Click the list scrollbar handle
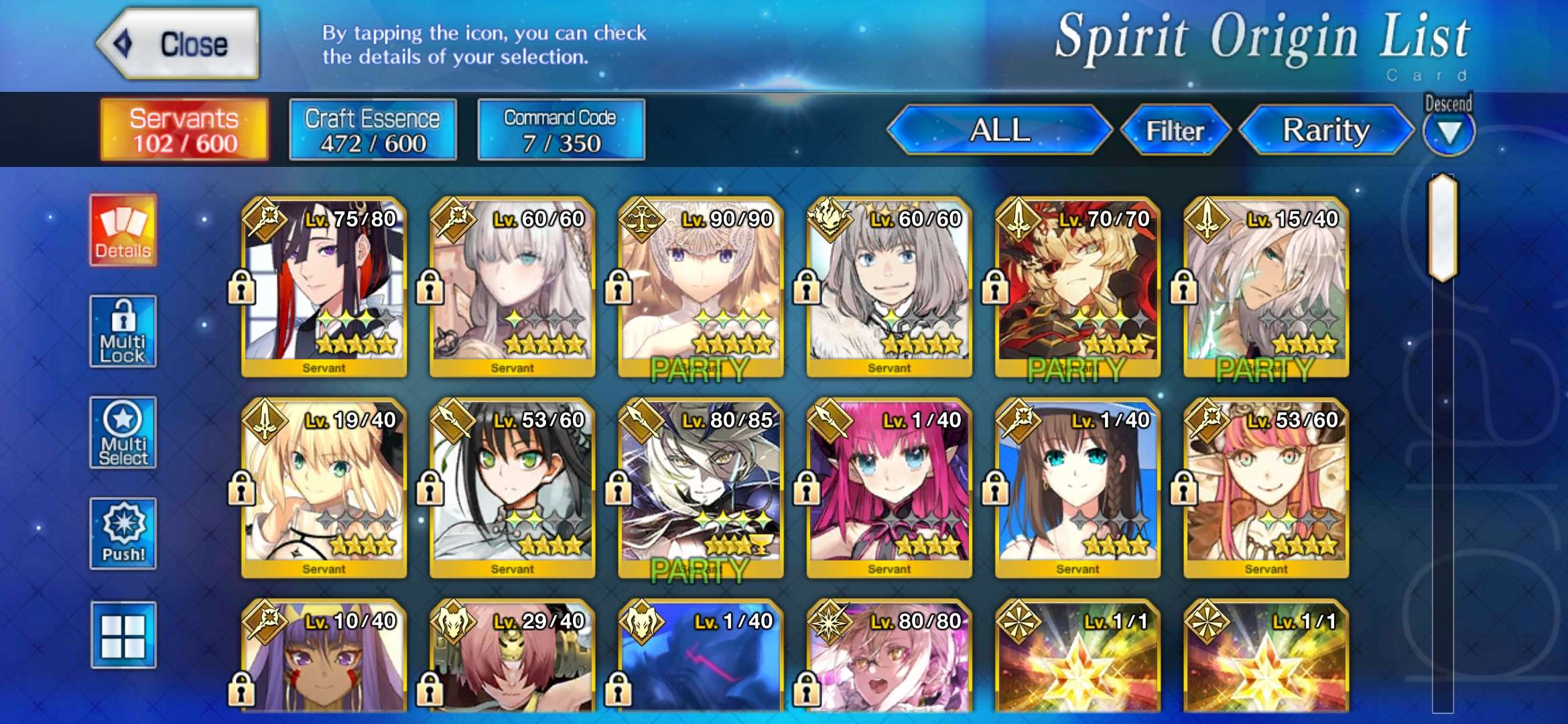Image resolution: width=1568 pixels, height=724 pixels. 1443,227
